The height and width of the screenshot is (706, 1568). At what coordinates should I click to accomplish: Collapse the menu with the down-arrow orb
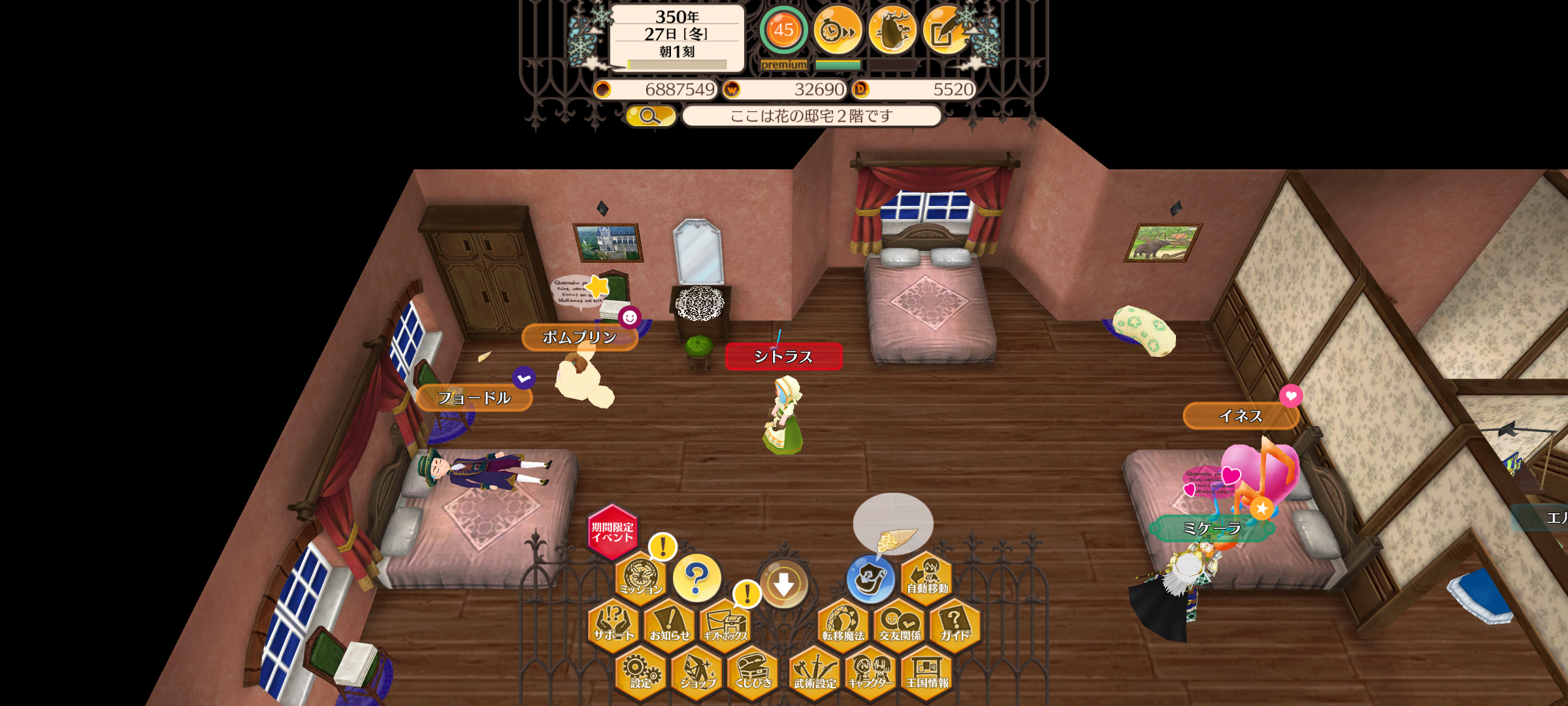(784, 584)
